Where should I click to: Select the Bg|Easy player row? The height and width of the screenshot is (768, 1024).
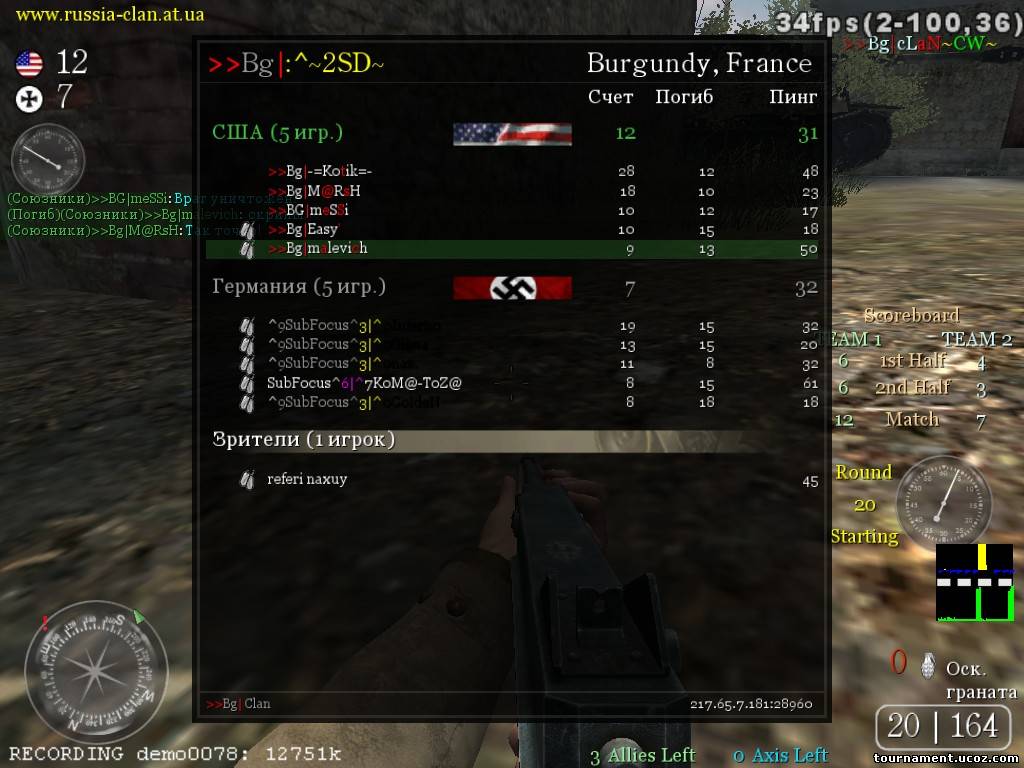(x=312, y=230)
